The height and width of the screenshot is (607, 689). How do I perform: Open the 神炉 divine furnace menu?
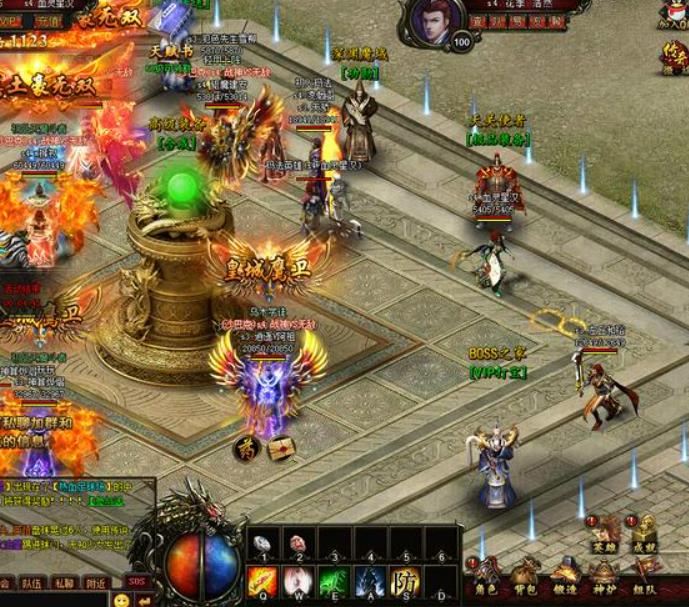pyautogui.click(x=603, y=577)
